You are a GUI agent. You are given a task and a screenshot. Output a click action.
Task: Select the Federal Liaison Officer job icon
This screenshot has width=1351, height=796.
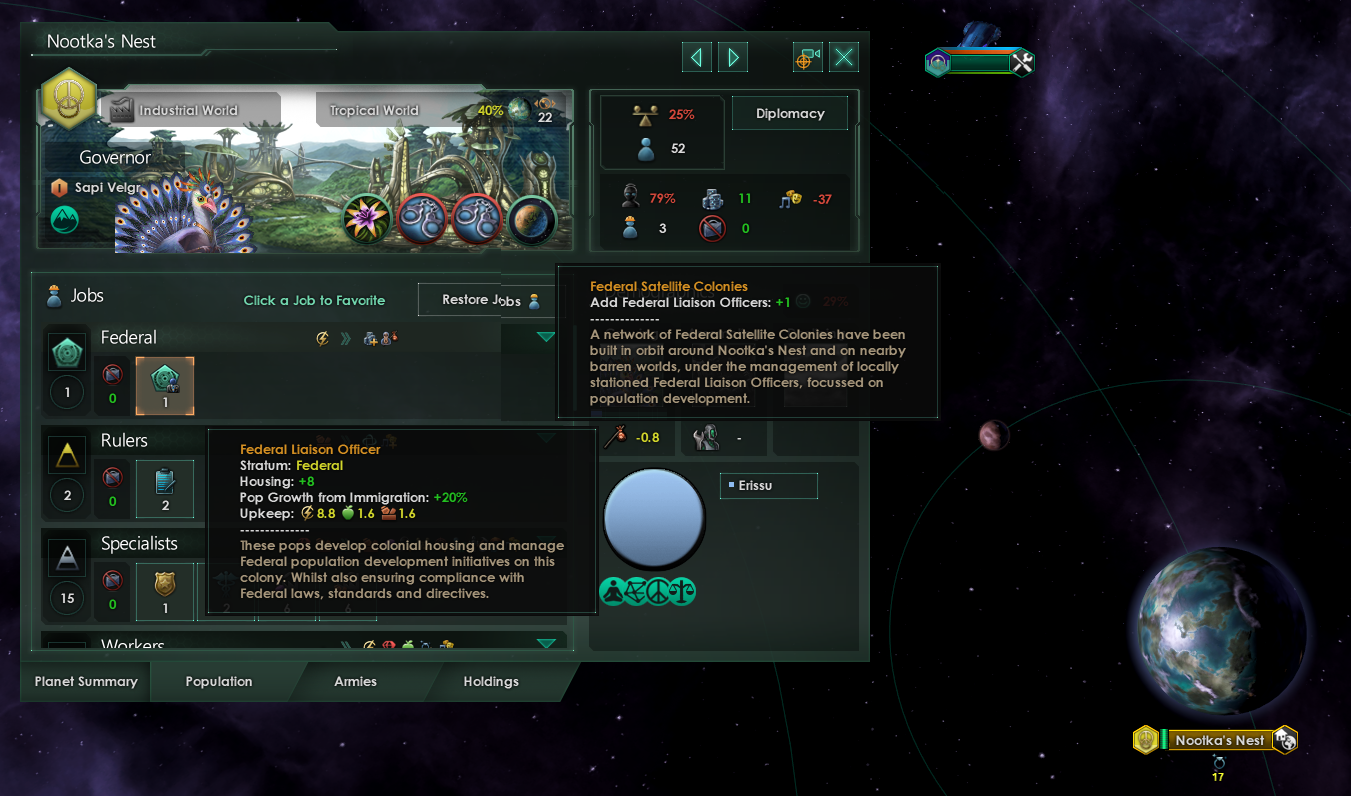coord(164,385)
